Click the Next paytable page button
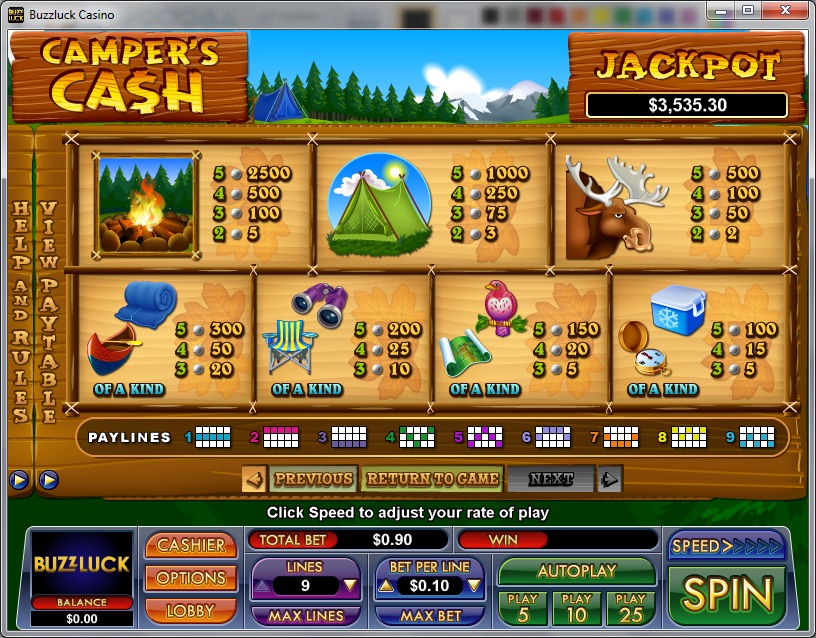This screenshot has height=638, width=816. point(551,479)
